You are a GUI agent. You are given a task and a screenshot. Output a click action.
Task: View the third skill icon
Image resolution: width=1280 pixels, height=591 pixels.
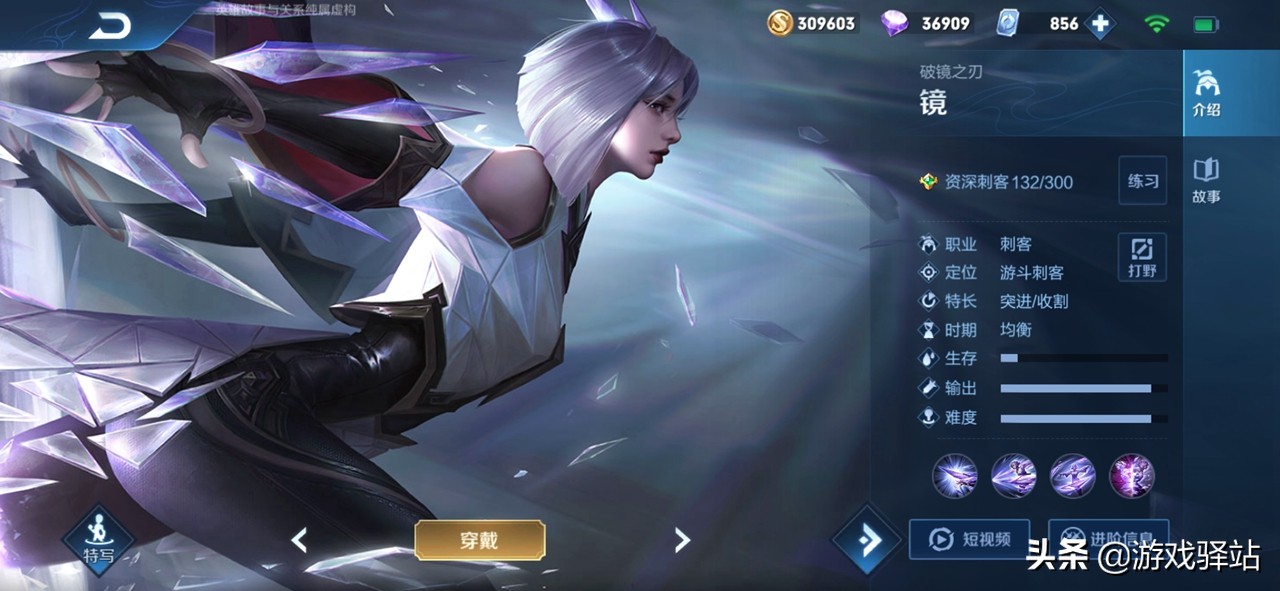tap(1072, 475)
